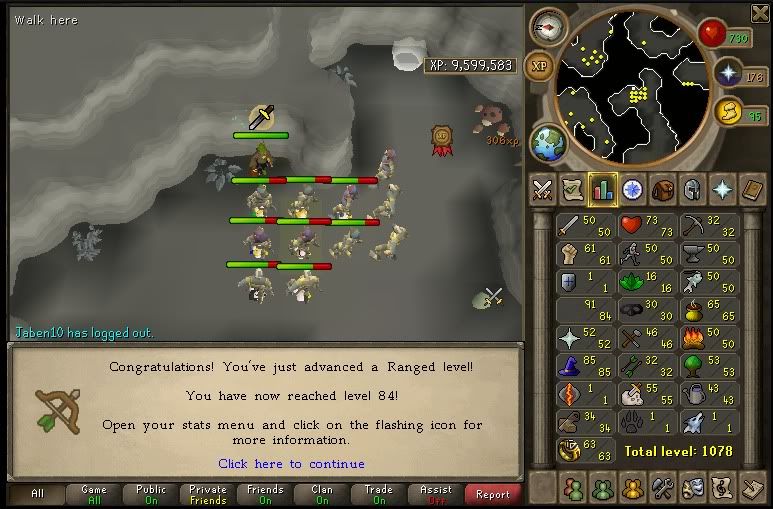Screen dimensions: 773x509
Task: Show the worn equipment helmet tab
Action: coord(691,188)
